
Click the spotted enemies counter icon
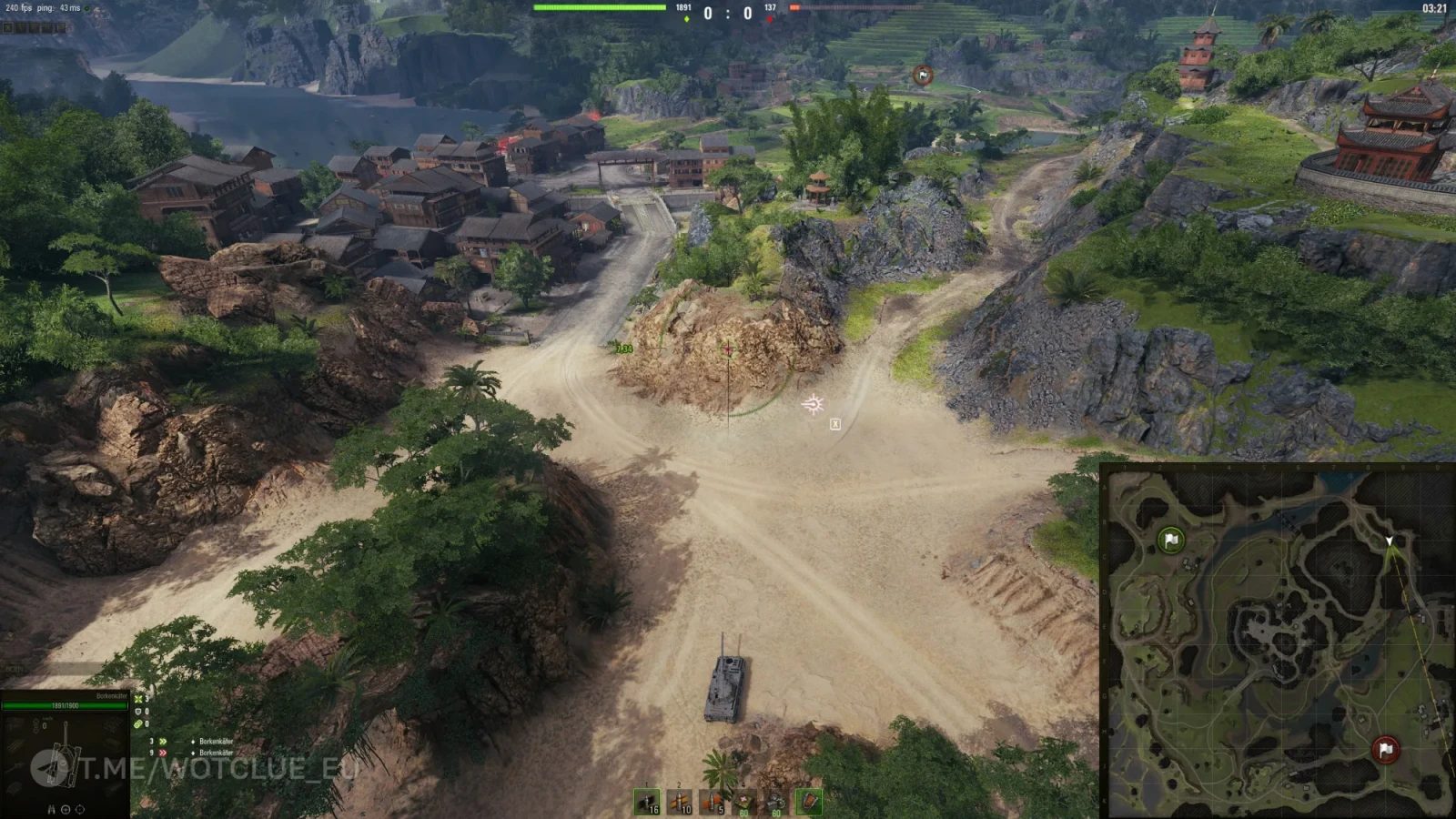pyautogui.click(x=138, y=700)
